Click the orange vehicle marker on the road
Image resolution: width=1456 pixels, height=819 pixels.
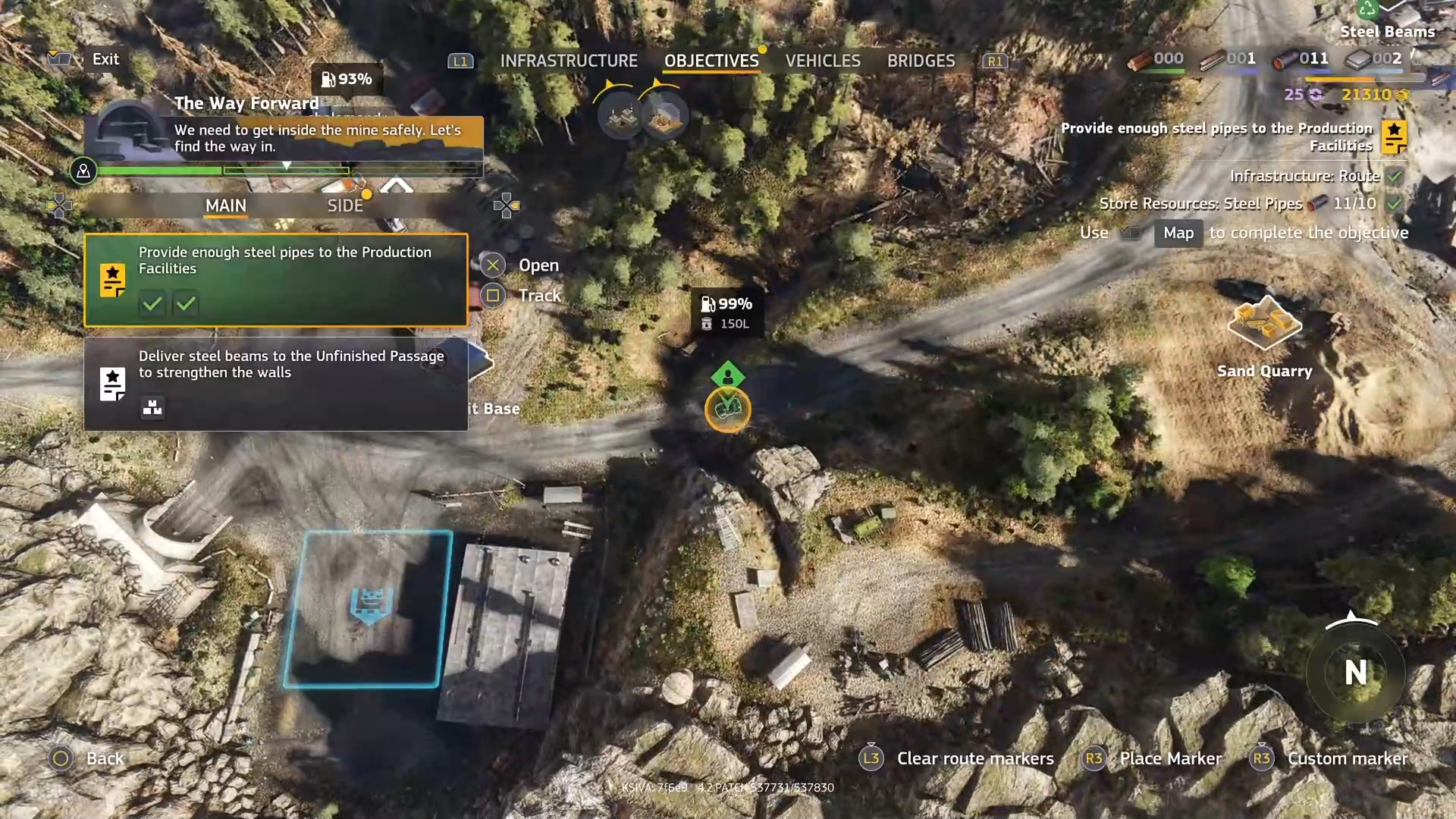tap(727, 409)
